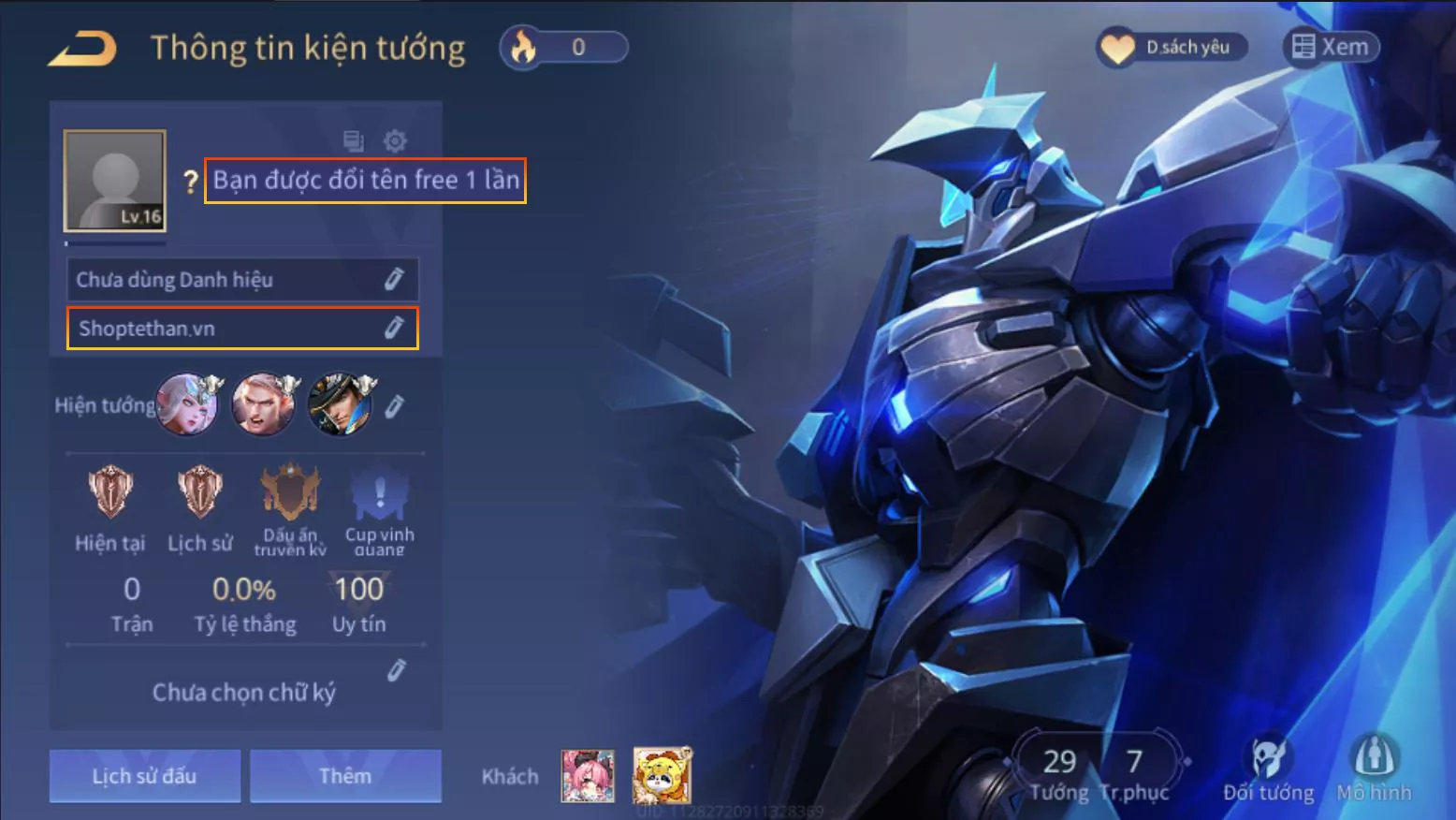Show the Lịch sử rank badge
This screenshot has height=820, width=1456.
[200, 492]
